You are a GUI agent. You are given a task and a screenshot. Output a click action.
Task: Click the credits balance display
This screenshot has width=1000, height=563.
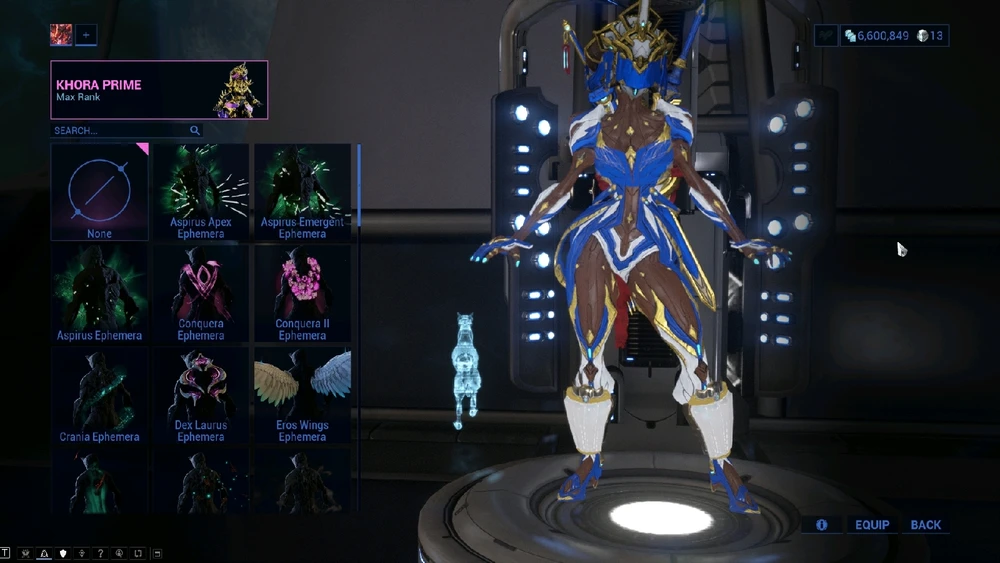click(x=877, y=36)
